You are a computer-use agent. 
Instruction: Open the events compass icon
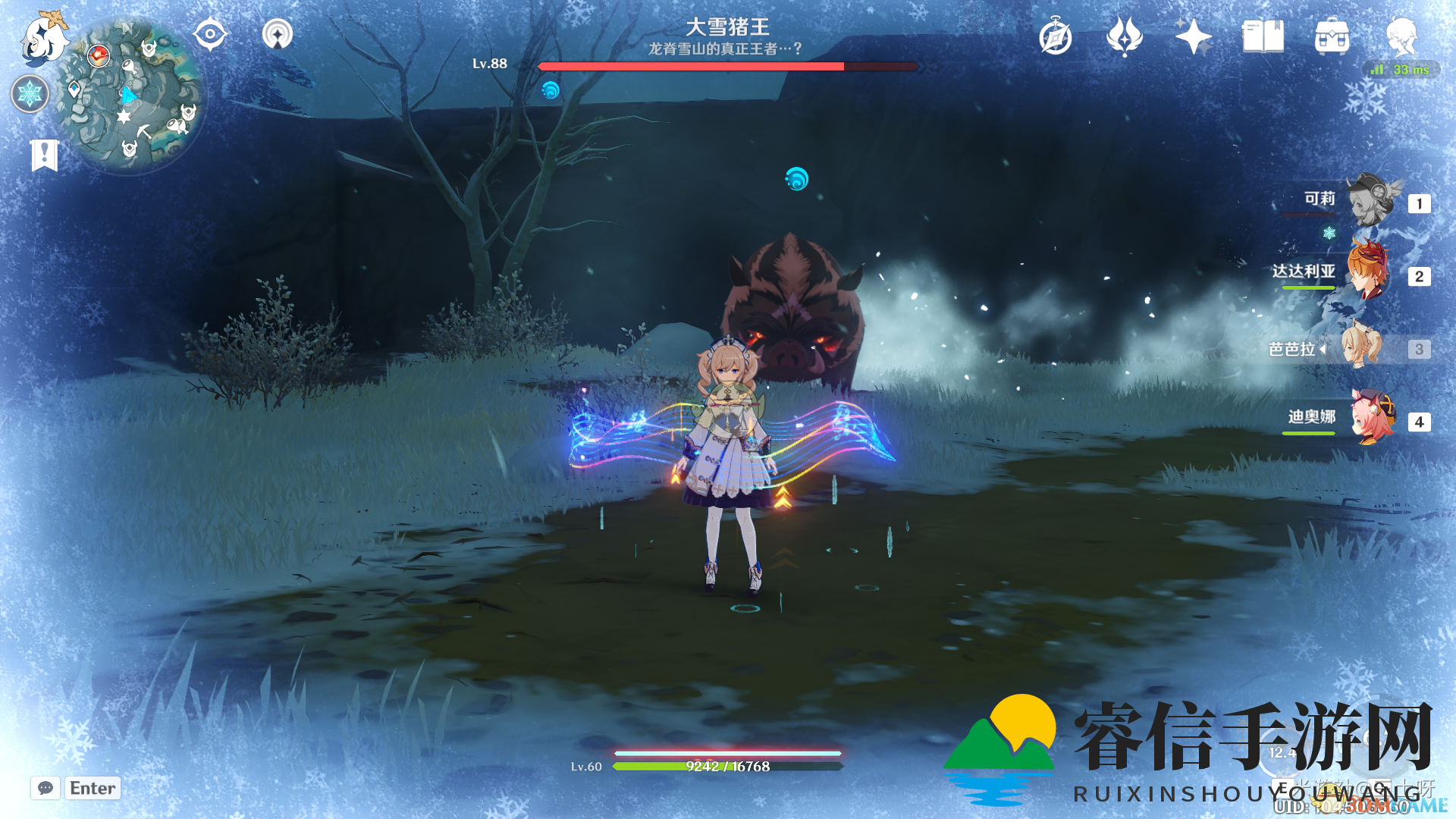(x=1055, y=36)
